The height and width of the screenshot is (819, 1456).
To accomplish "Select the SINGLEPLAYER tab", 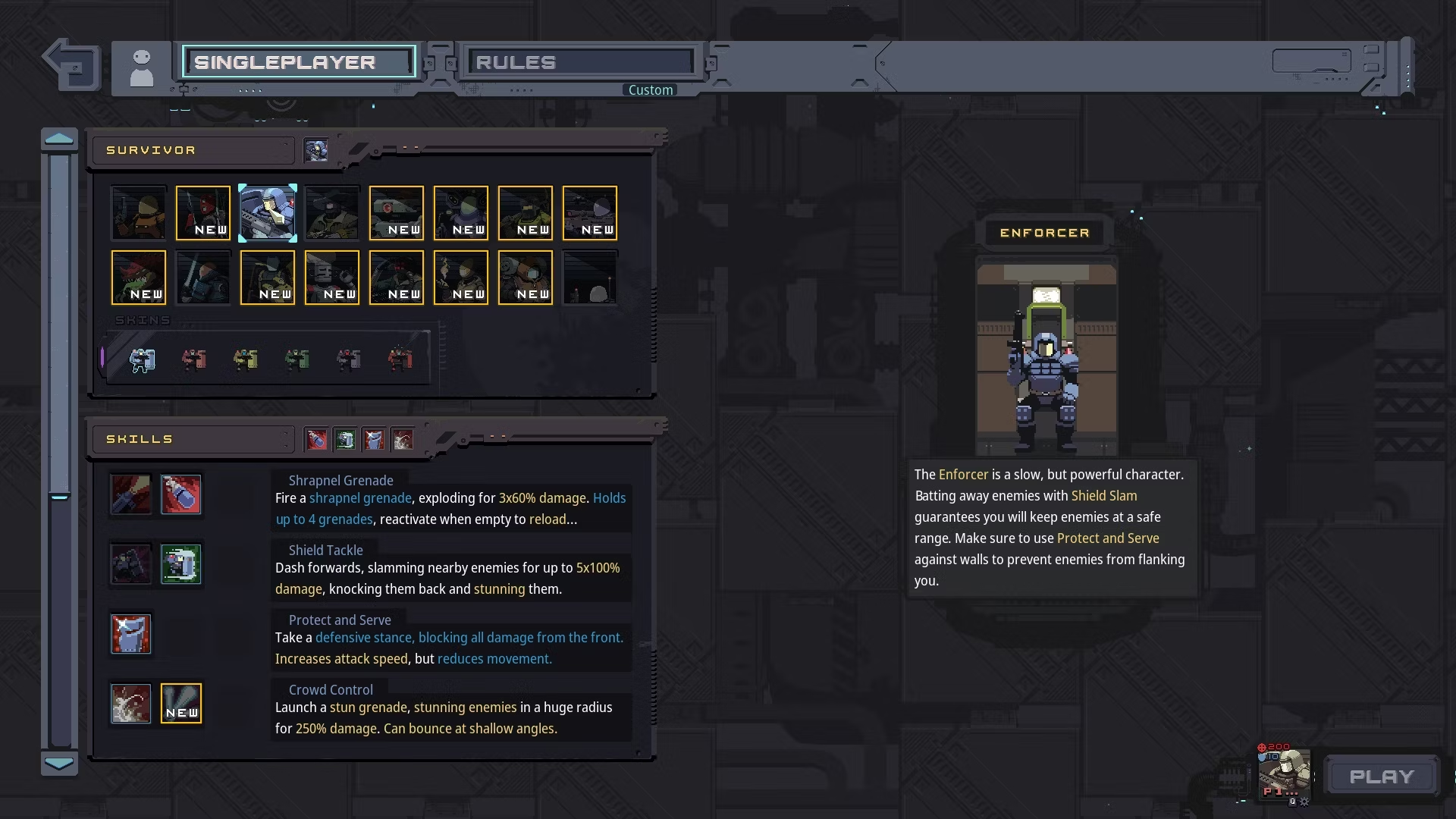I will [x=299, y=62].
